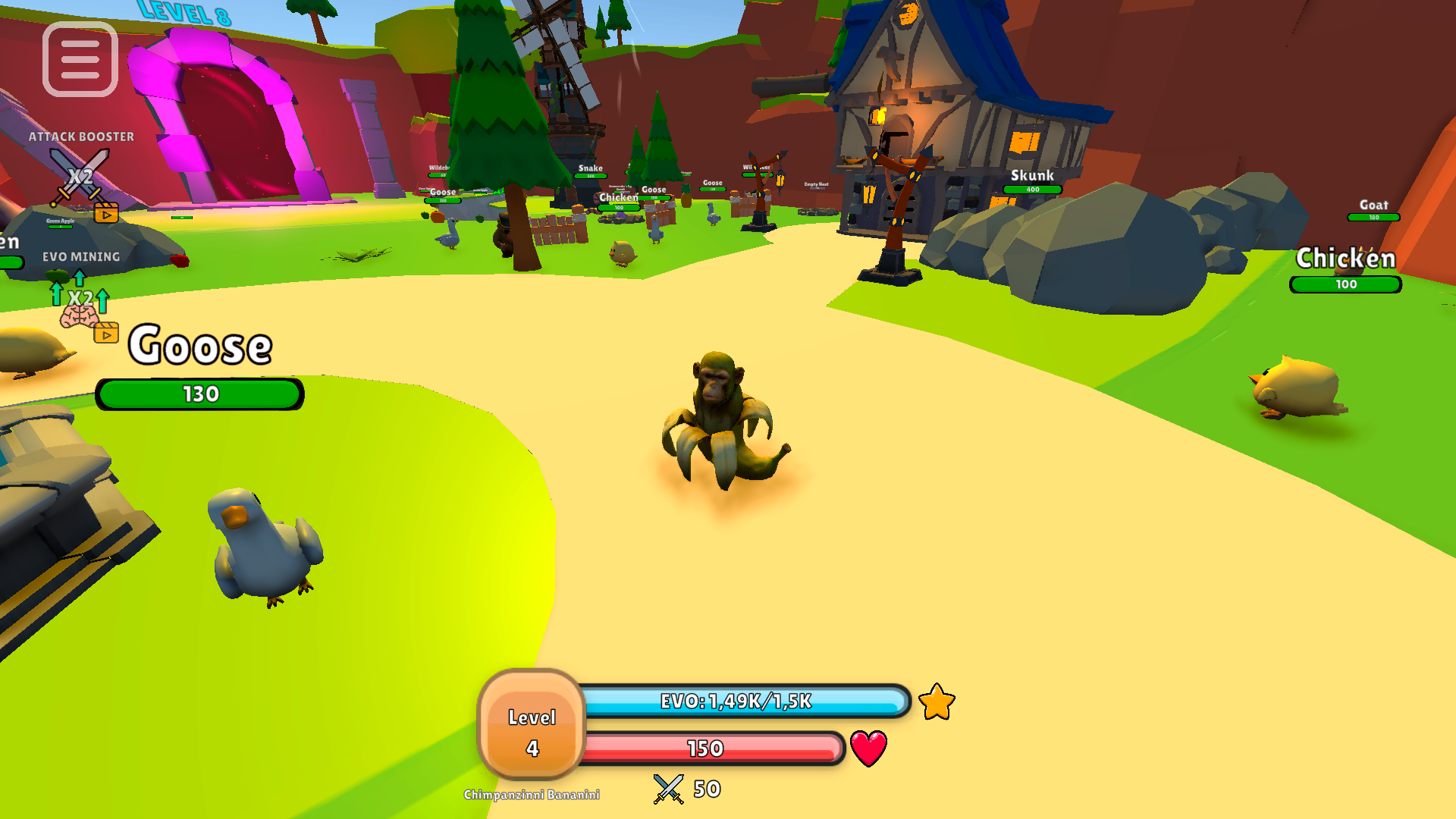This screenshot has height=819, width=1456.
Task: Click the Chicken label on the right side
Action: click(x=1346, y=259)
